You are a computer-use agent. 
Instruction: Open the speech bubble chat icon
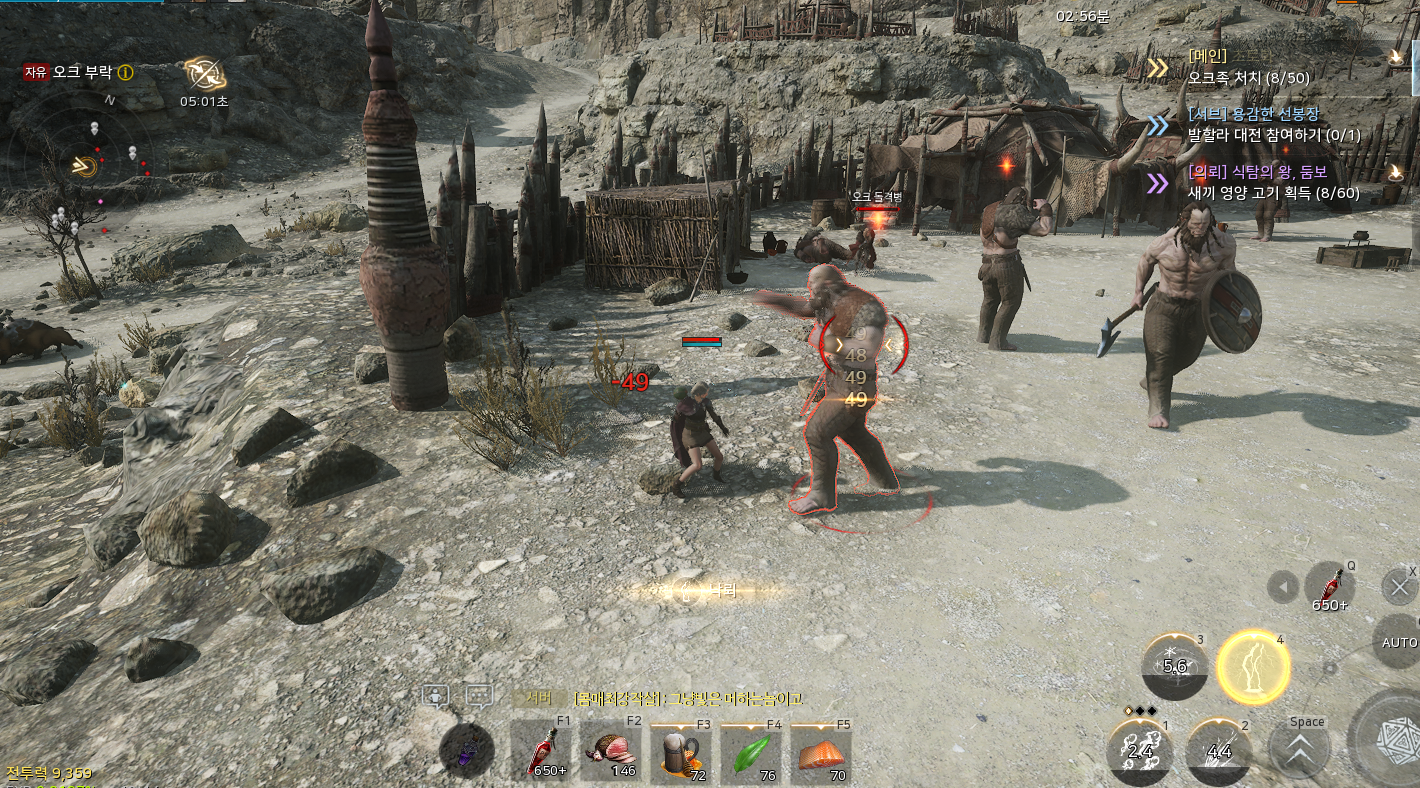pyautogui.click(x=479, y=696)
